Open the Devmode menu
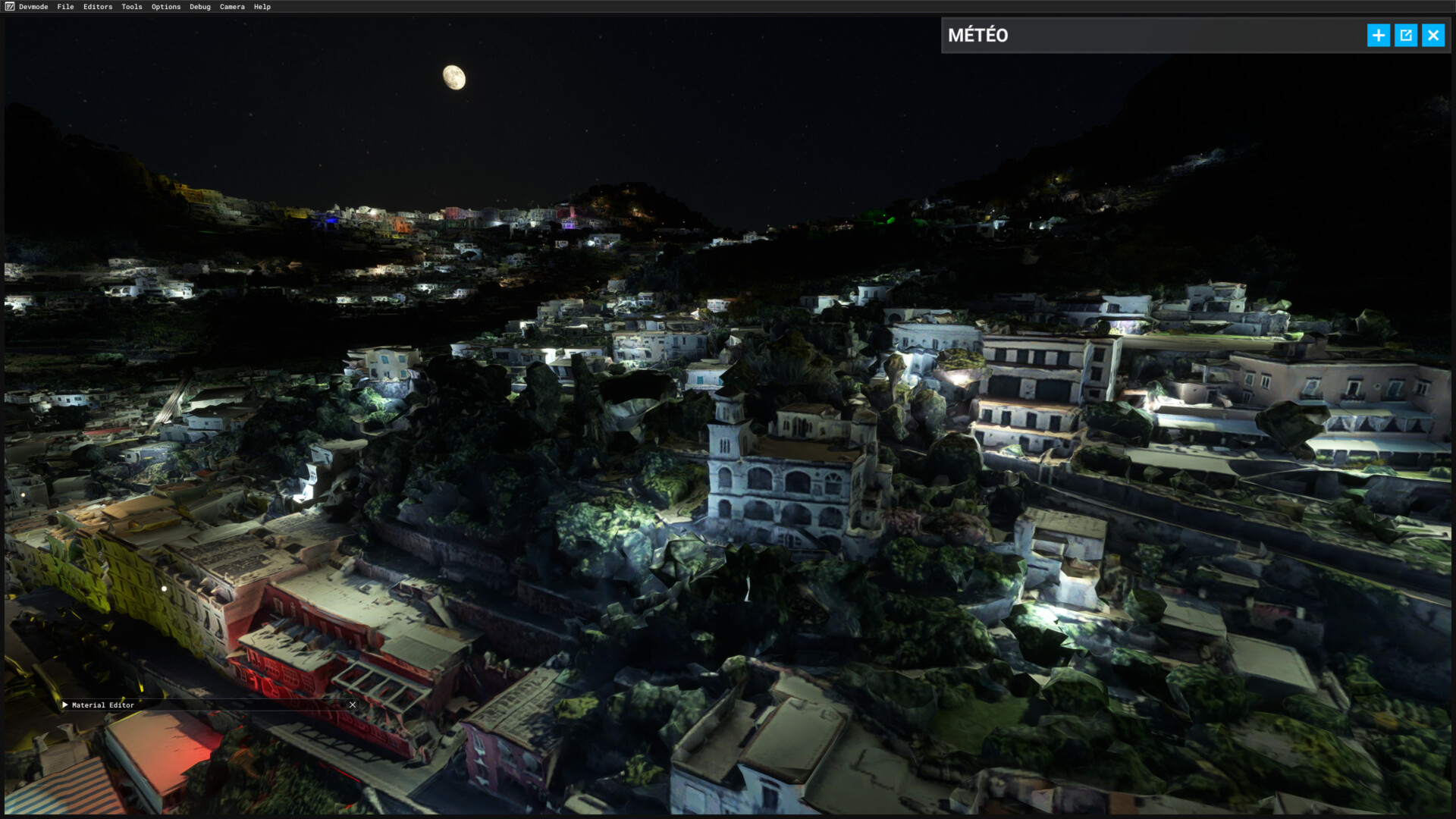The height and width of the screenshot is (819, 1456). point(33,7)
